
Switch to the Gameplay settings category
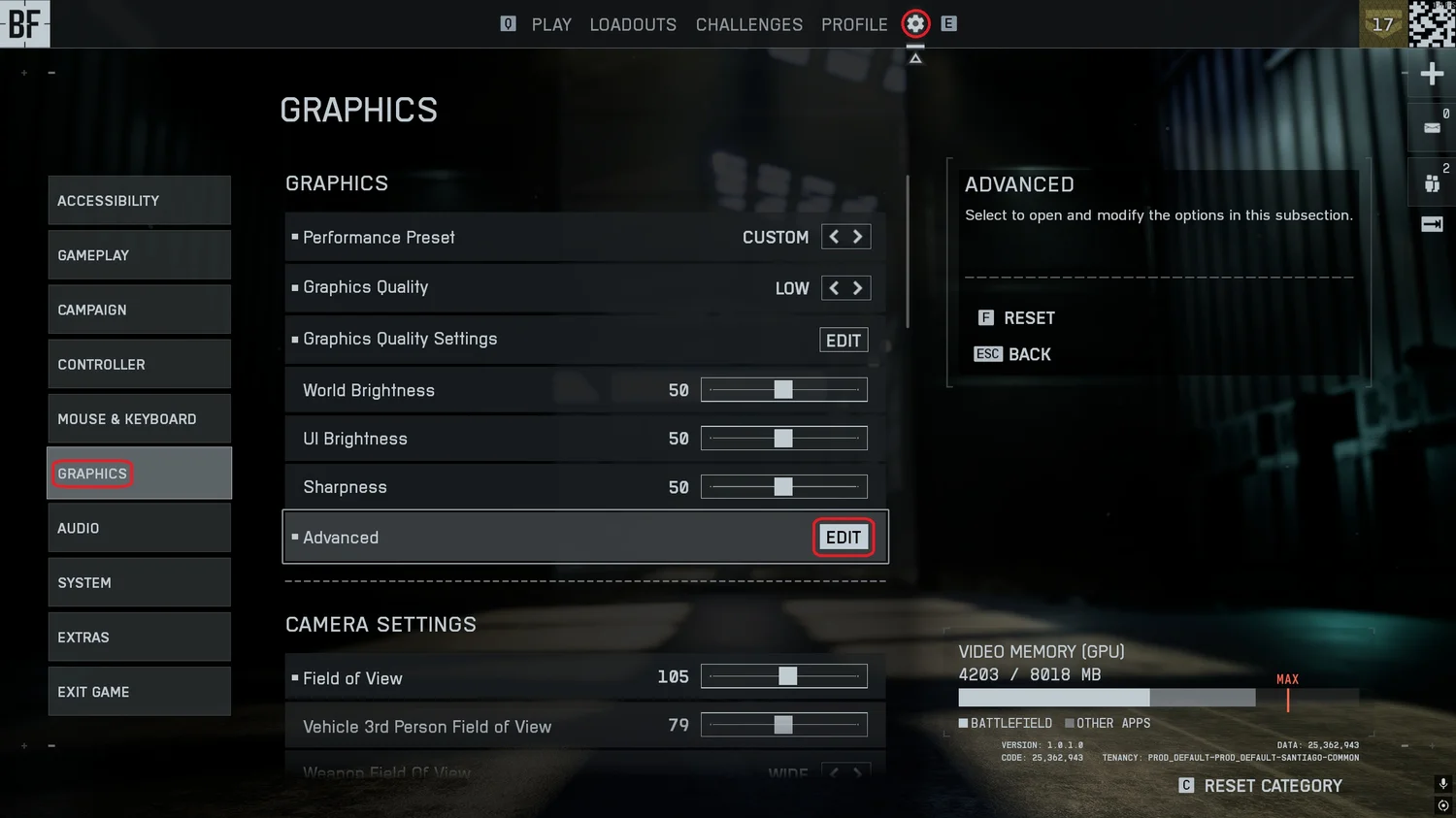[x=139, y=255]
